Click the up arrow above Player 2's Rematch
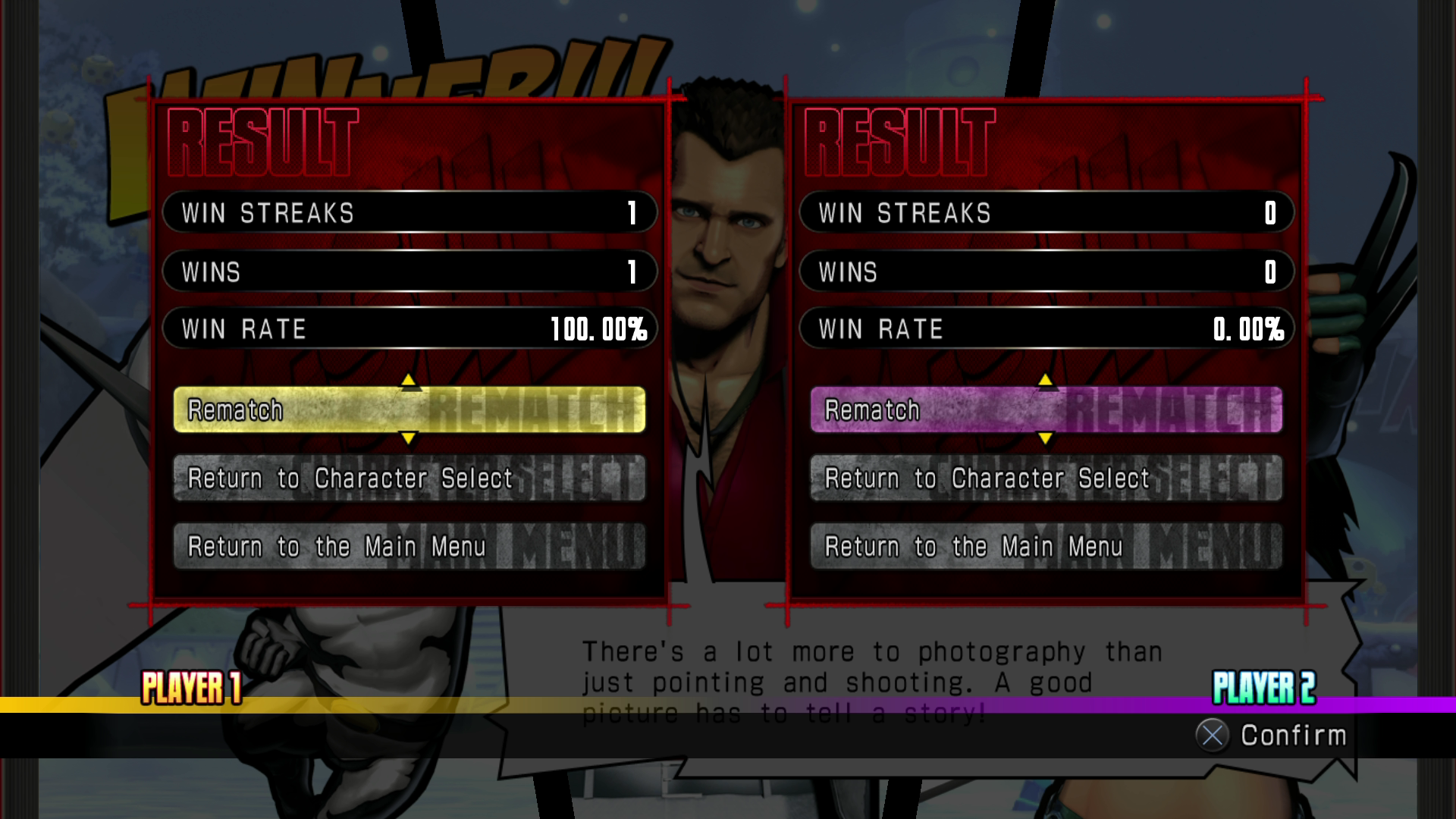Image resolution: width=1456 pixels, height=819 pixels. [1046, 380]
